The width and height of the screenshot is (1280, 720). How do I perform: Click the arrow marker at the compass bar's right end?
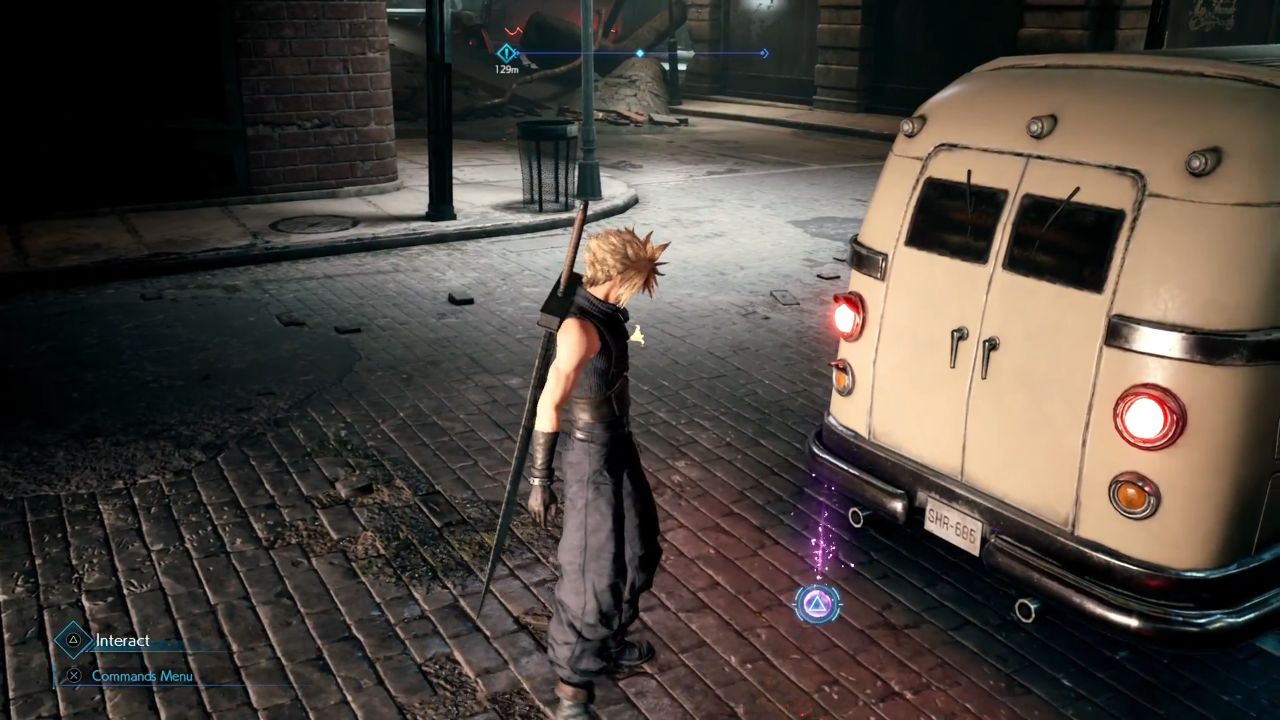pos(765,54)
